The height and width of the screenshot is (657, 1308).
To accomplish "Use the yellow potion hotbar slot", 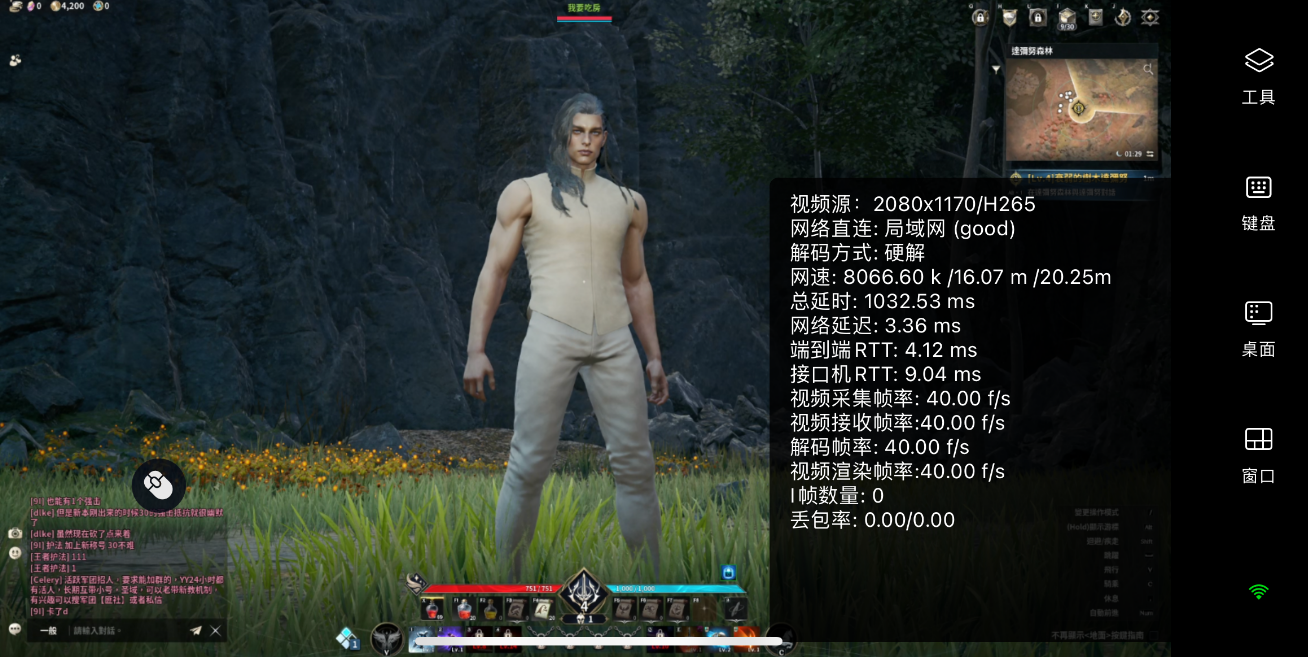I will (490, 608).
